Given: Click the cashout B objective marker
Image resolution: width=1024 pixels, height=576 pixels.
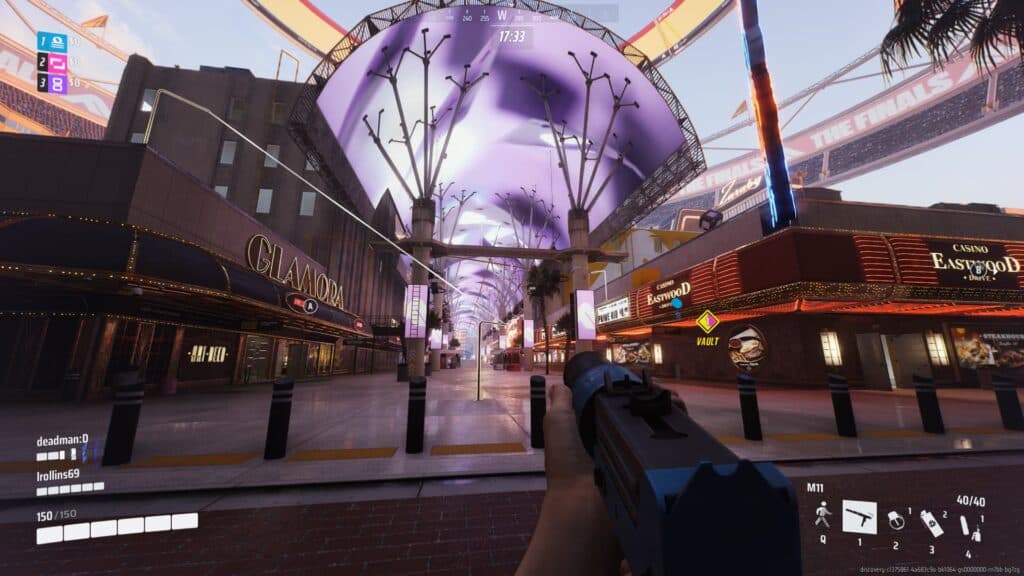Looking at the screenshot, I should [980, 269].
